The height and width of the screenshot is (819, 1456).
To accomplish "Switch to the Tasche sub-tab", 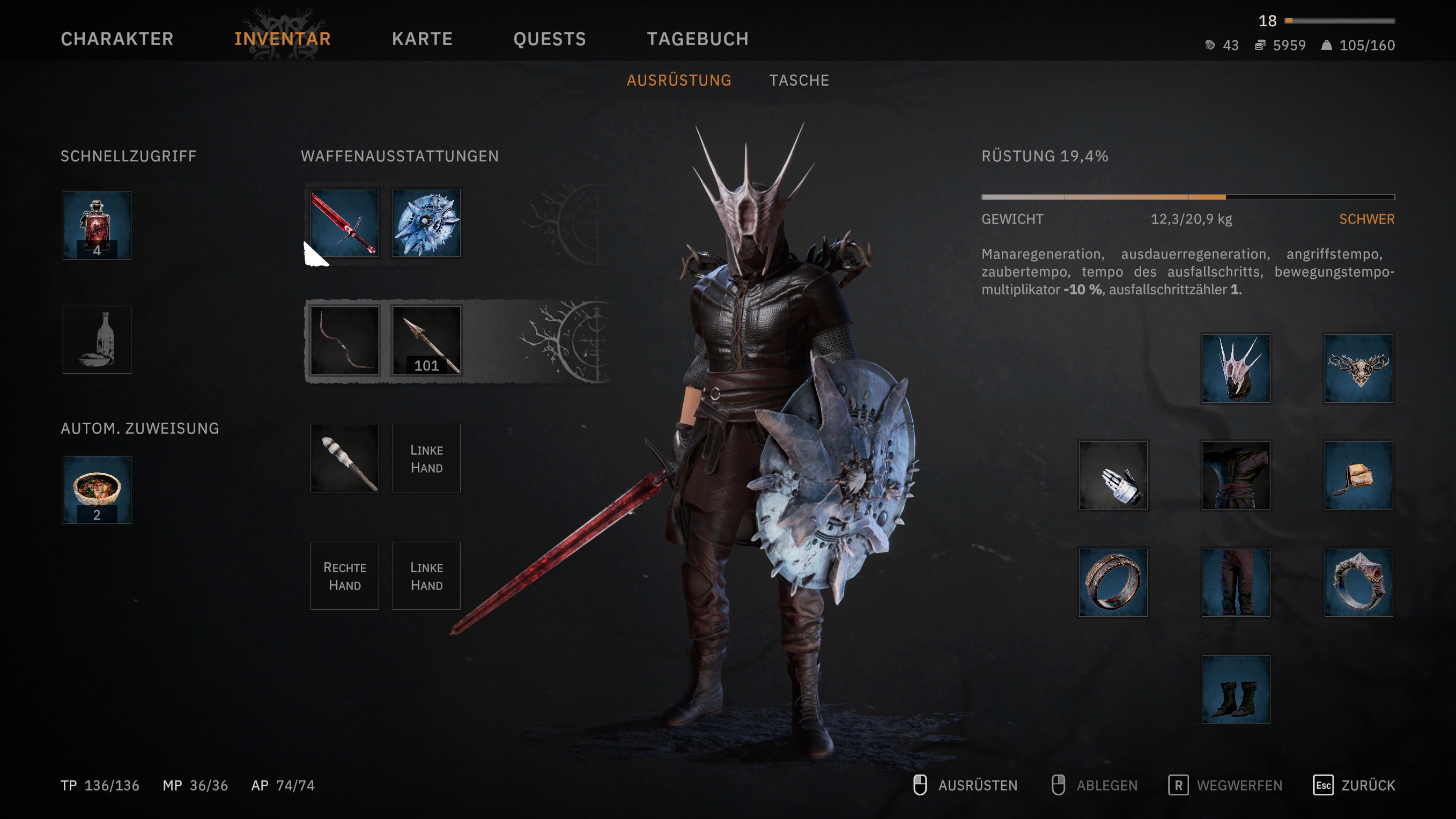I will coord(799,80).
